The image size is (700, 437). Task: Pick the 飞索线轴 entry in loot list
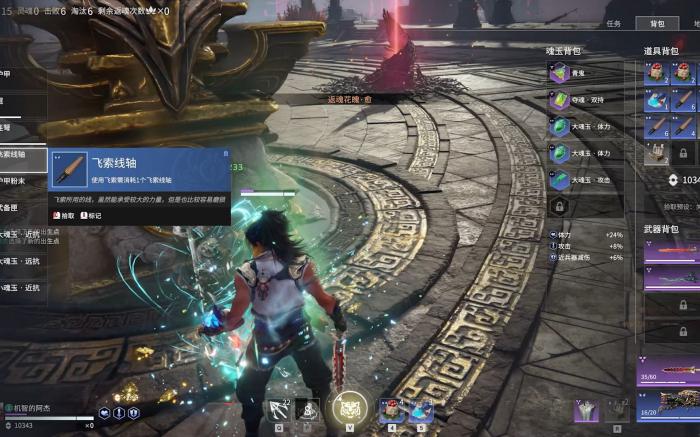(x=22, y=155)
